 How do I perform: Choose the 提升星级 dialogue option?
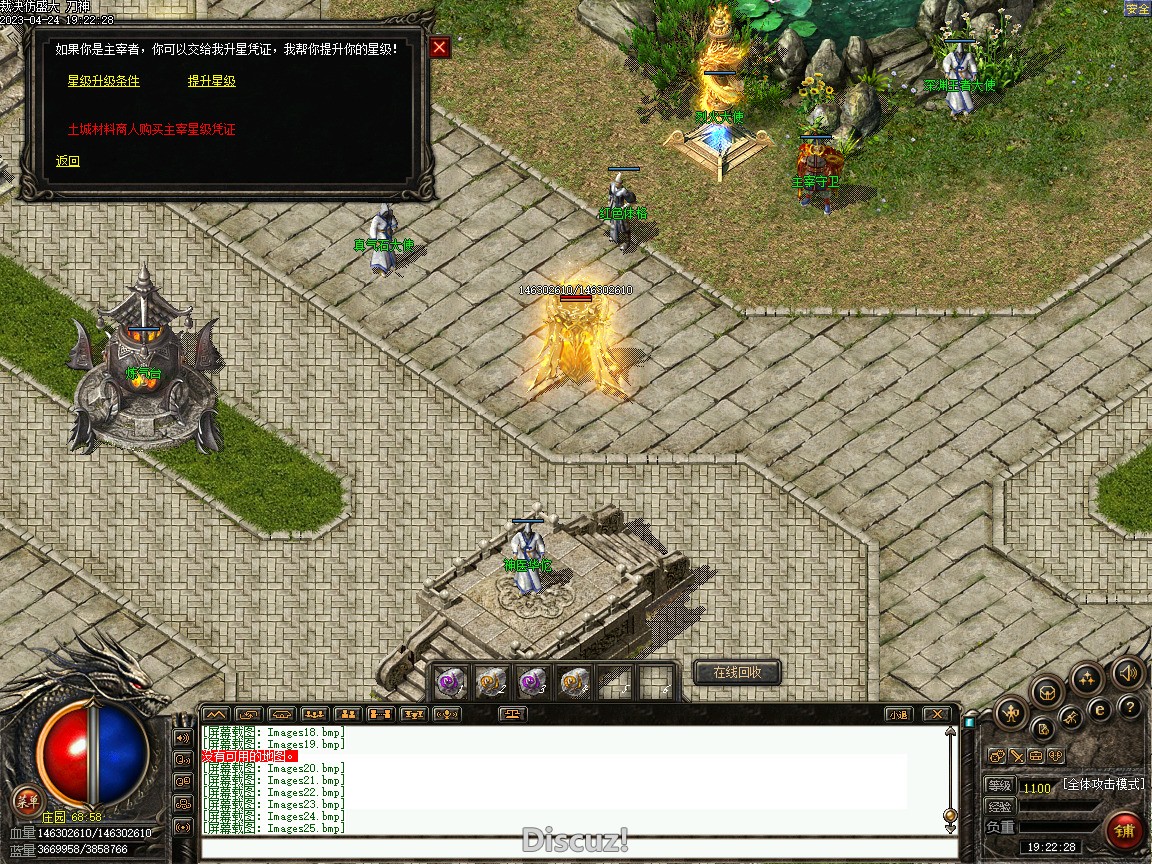211,81
